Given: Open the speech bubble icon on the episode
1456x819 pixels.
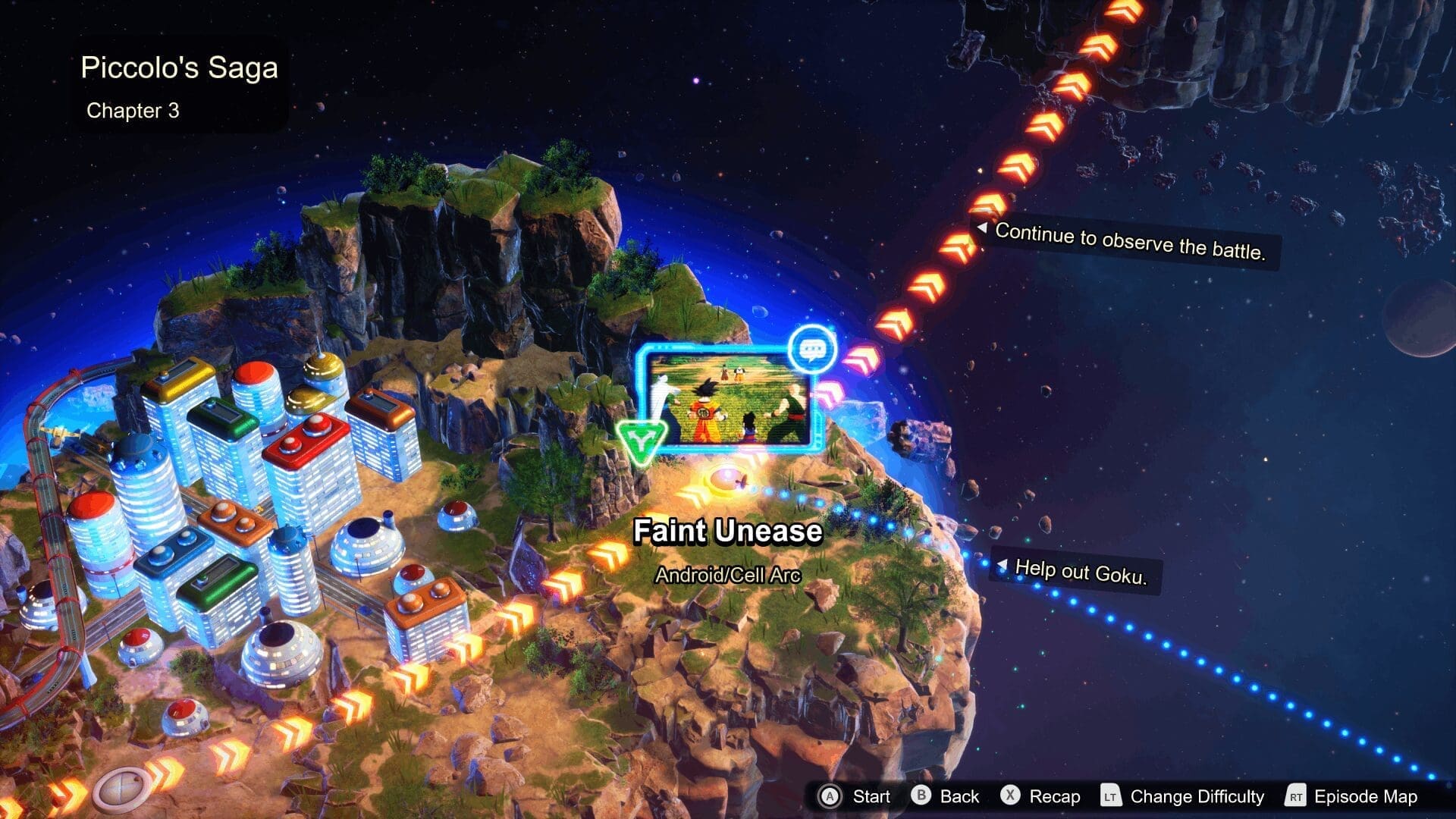Looking at the screenshot, I should (x=812, y=350).
